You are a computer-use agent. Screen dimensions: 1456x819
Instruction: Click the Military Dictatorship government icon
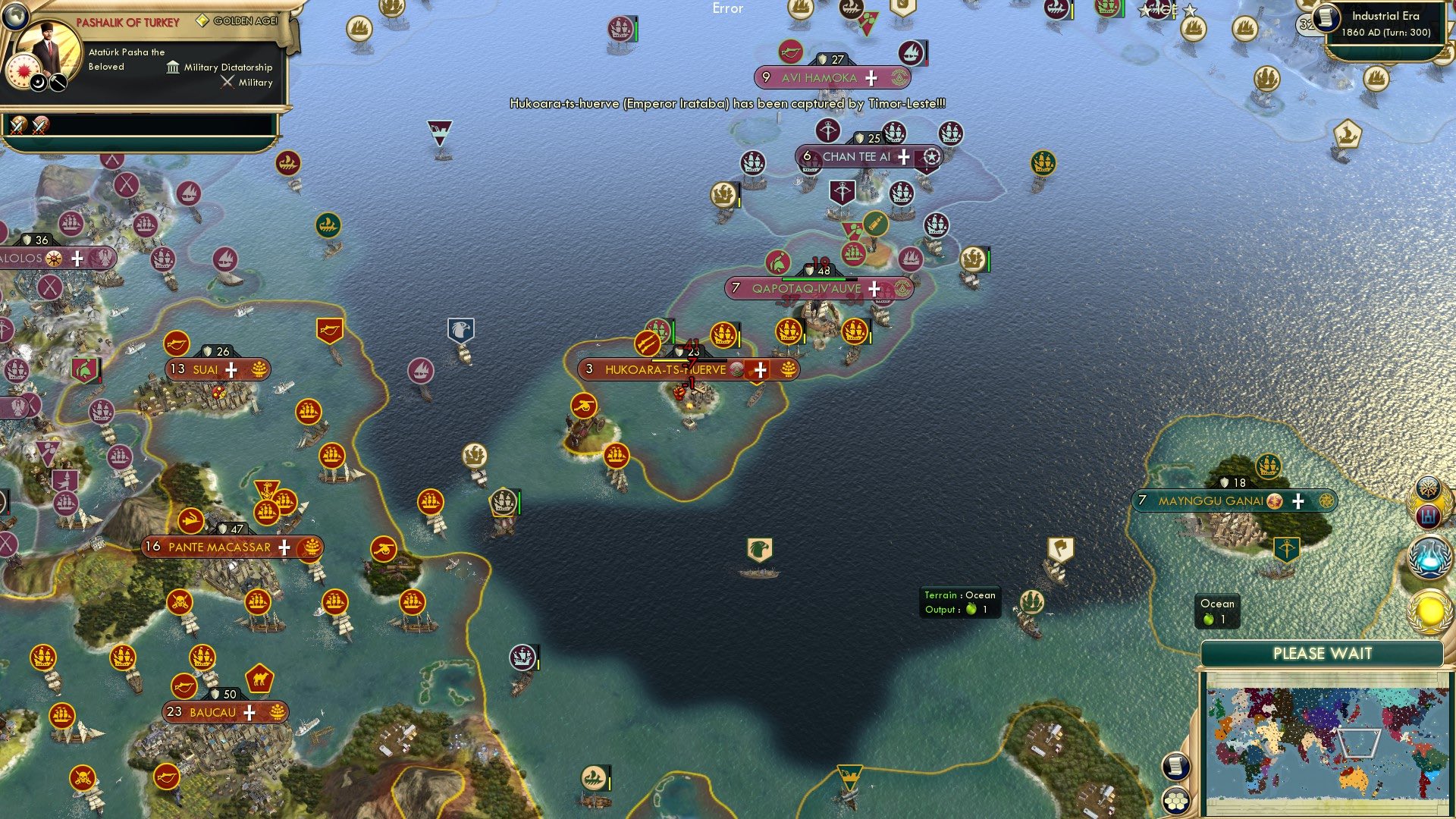pyautogui.click(x=173, y=68)
